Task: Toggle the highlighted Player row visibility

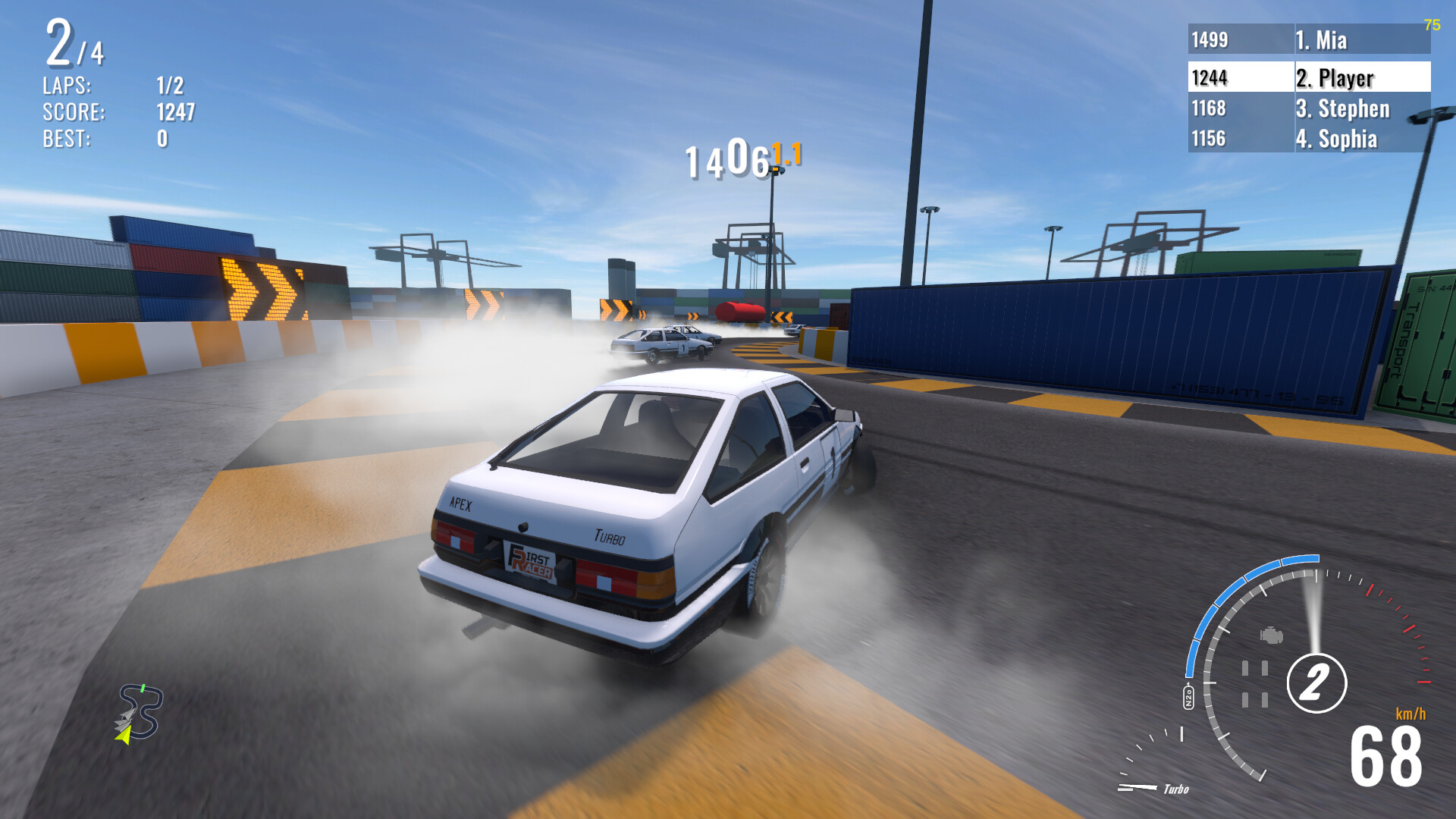Action: [1307, 78]
